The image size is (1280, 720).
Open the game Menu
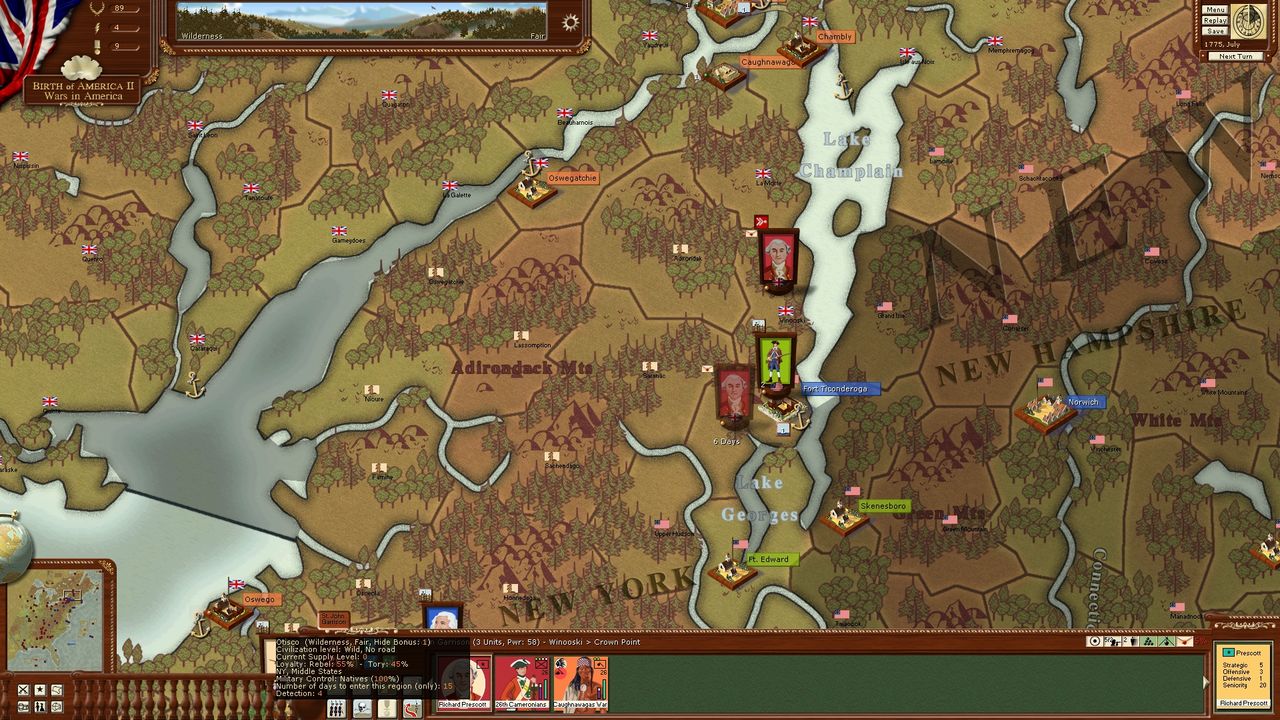1215,10
